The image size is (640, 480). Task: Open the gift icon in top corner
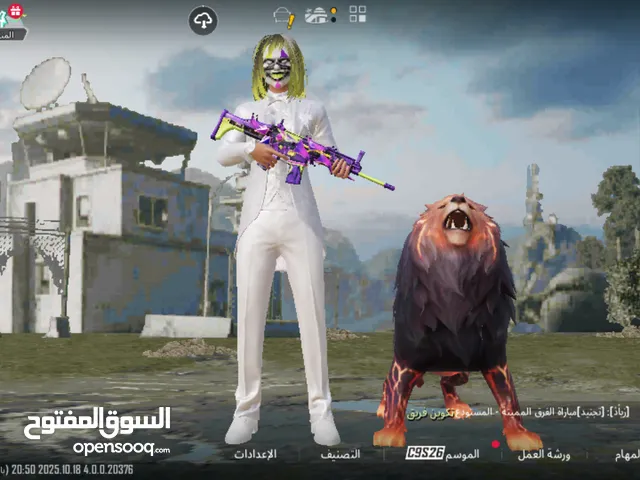tap(13, 11)
